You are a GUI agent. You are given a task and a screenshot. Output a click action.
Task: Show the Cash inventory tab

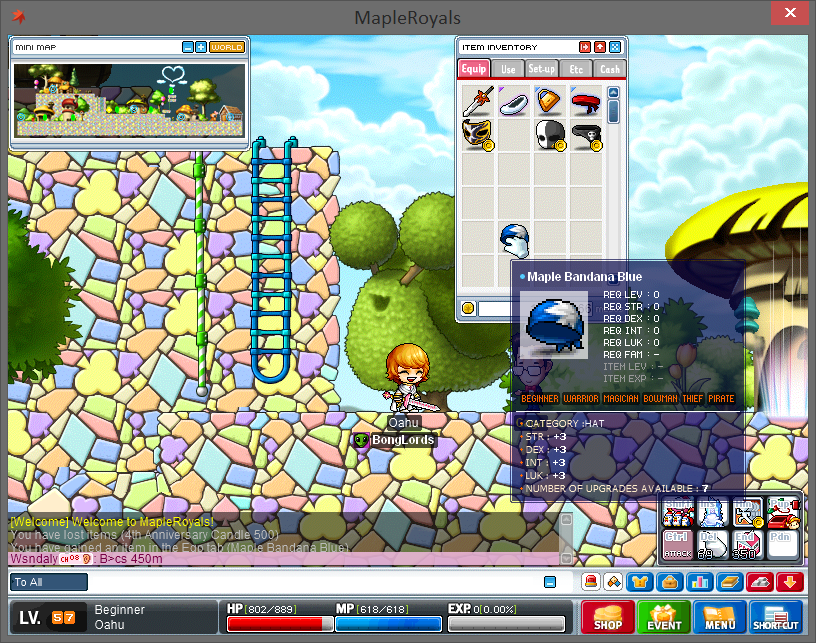609,69
